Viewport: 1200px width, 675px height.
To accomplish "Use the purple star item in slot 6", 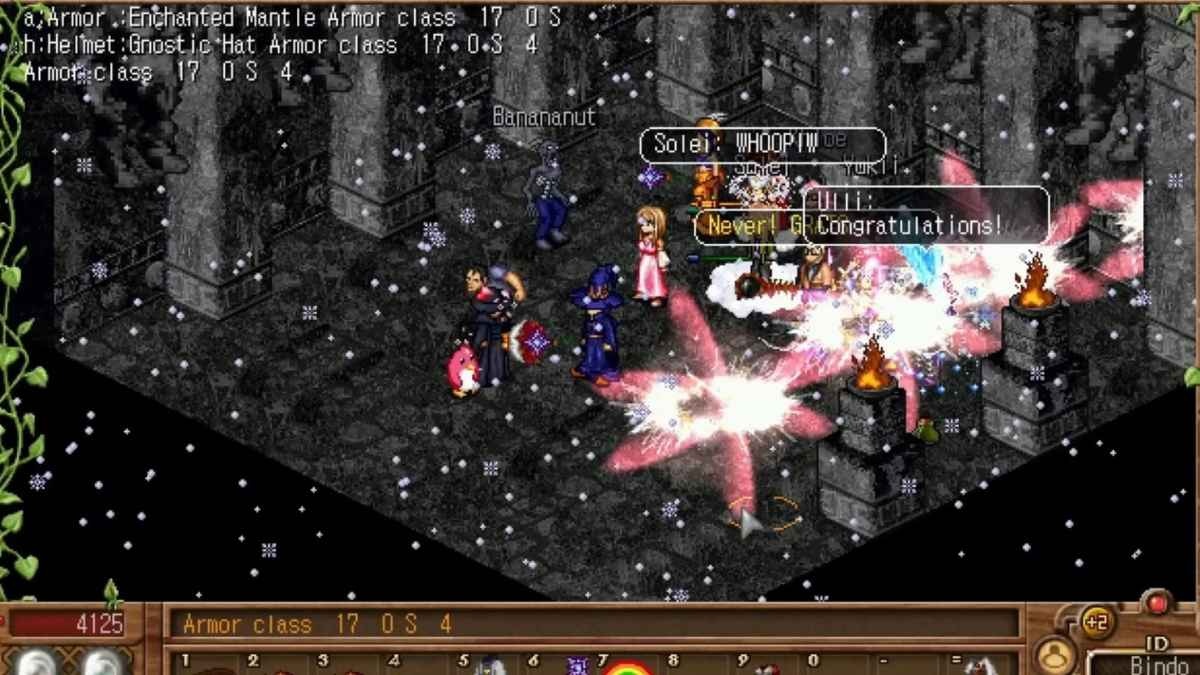I will click(x=577, y=666).
